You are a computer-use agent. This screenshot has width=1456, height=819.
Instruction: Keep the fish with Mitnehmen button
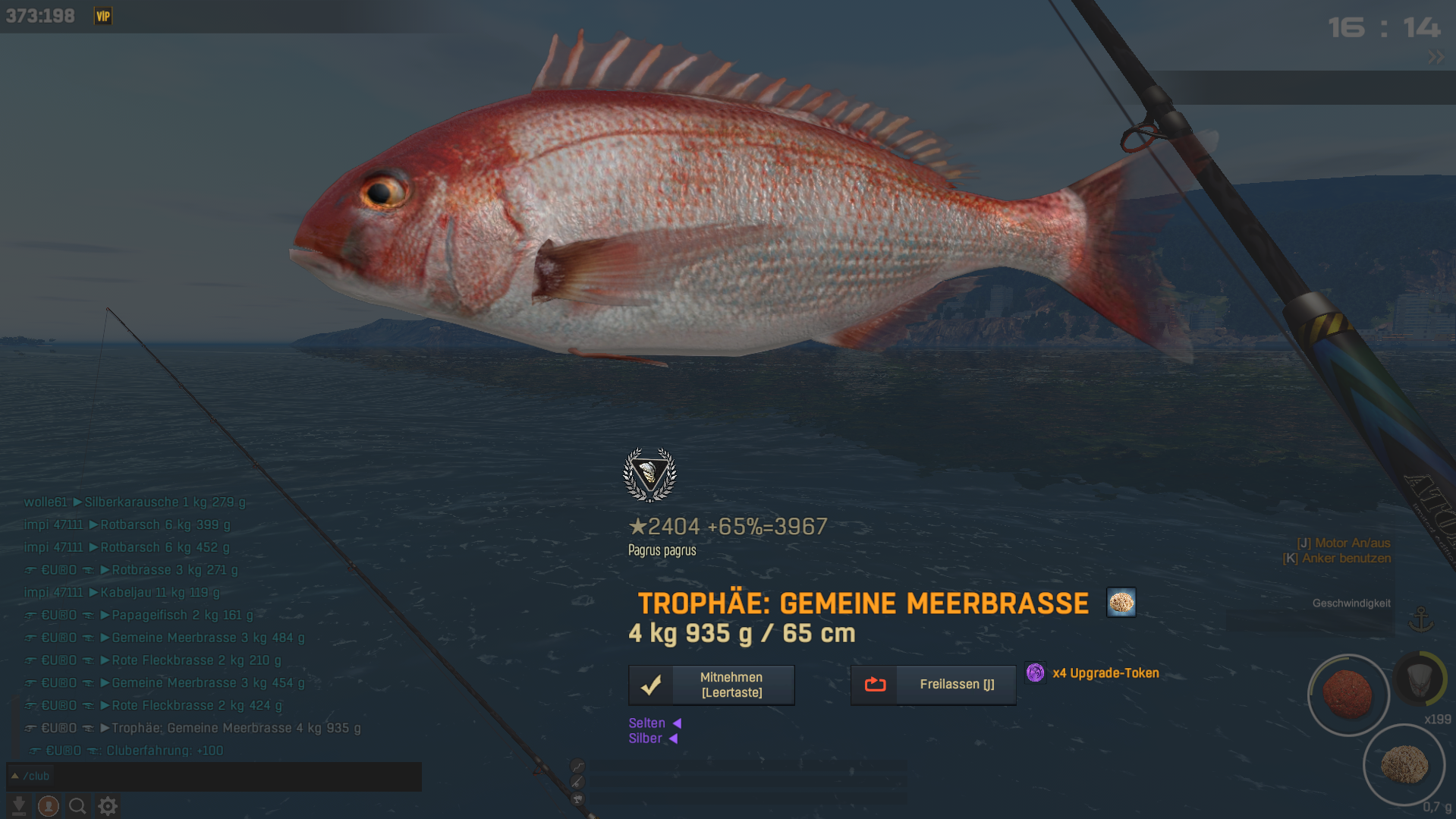tap(711, 685)
